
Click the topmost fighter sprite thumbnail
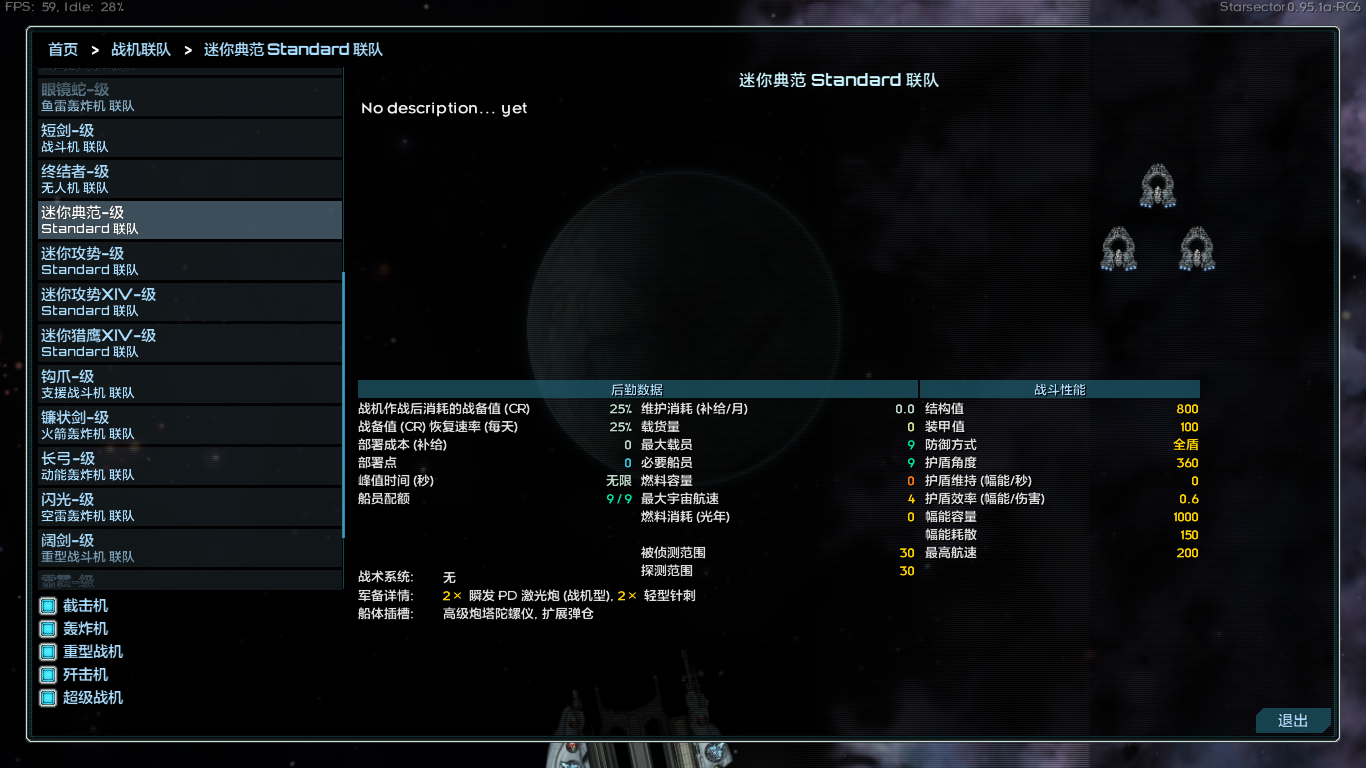click(1157, 185)
